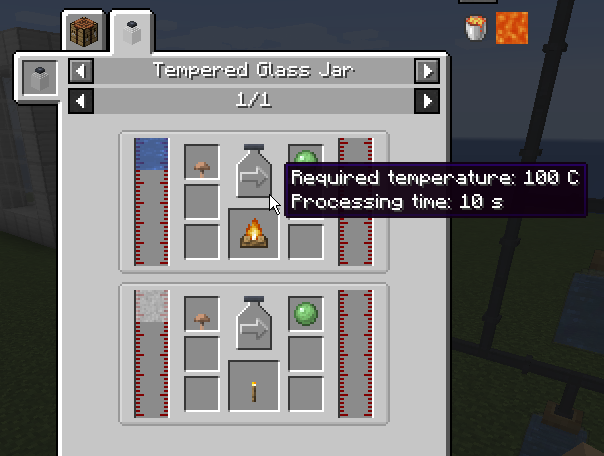
Task: Click the jar catalyst icon beside the title
Action: coord(40,78)
